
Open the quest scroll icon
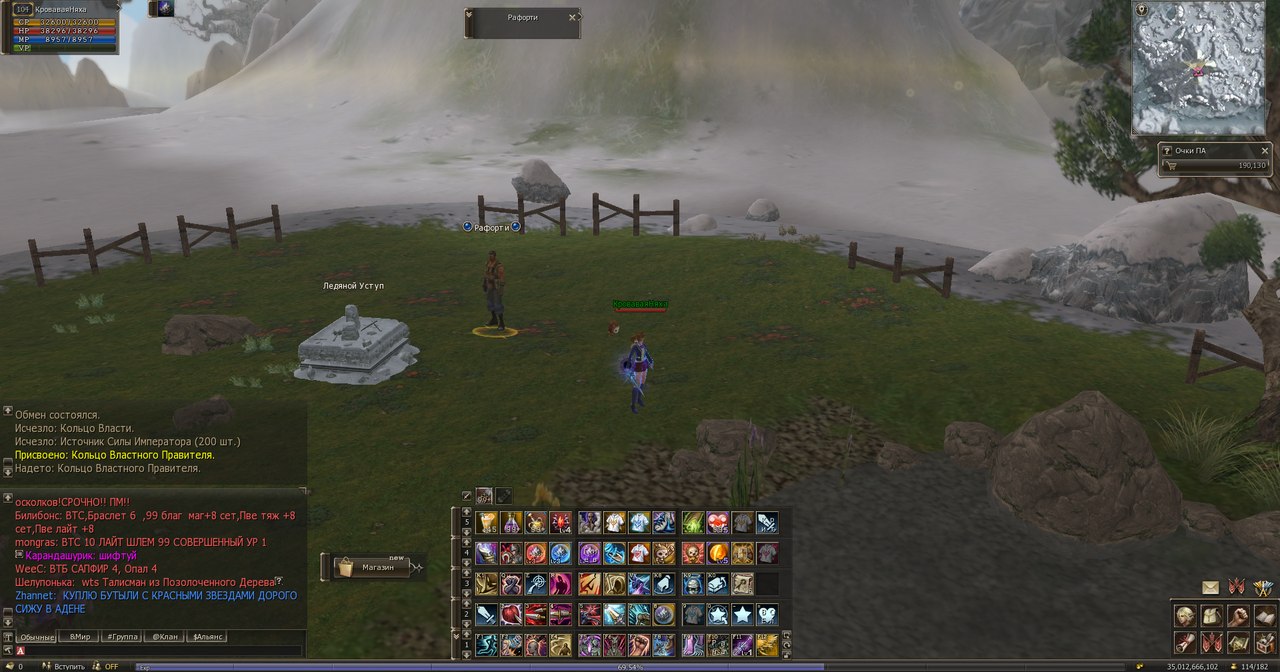(1186, 643)
